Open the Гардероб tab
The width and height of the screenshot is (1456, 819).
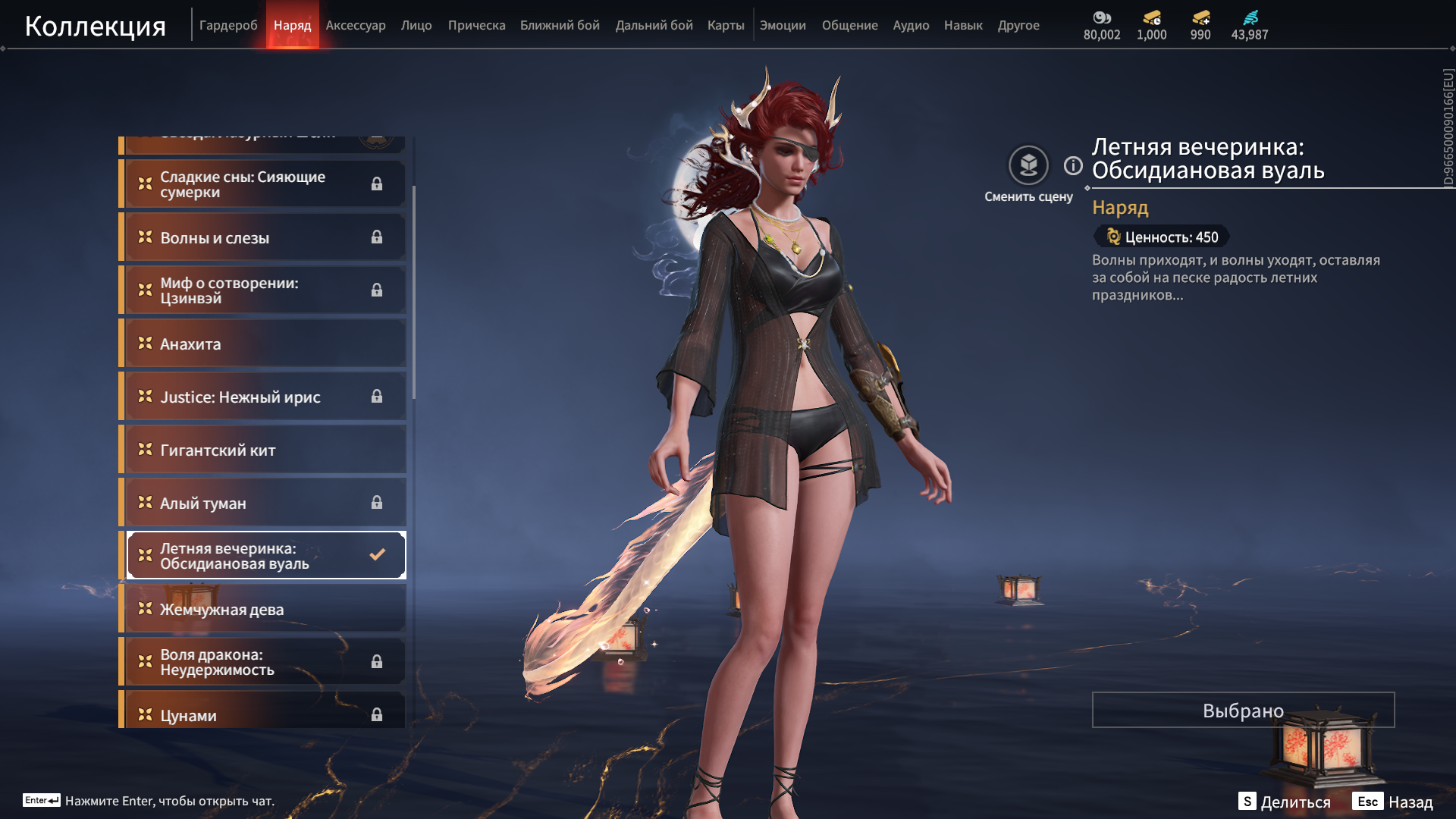point(228,25)
